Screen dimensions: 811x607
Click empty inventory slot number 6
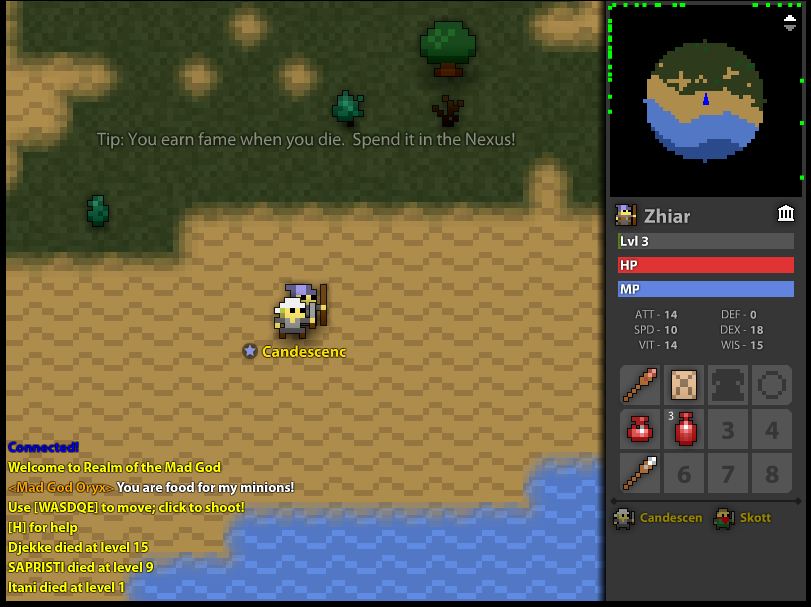coord(684,473)
